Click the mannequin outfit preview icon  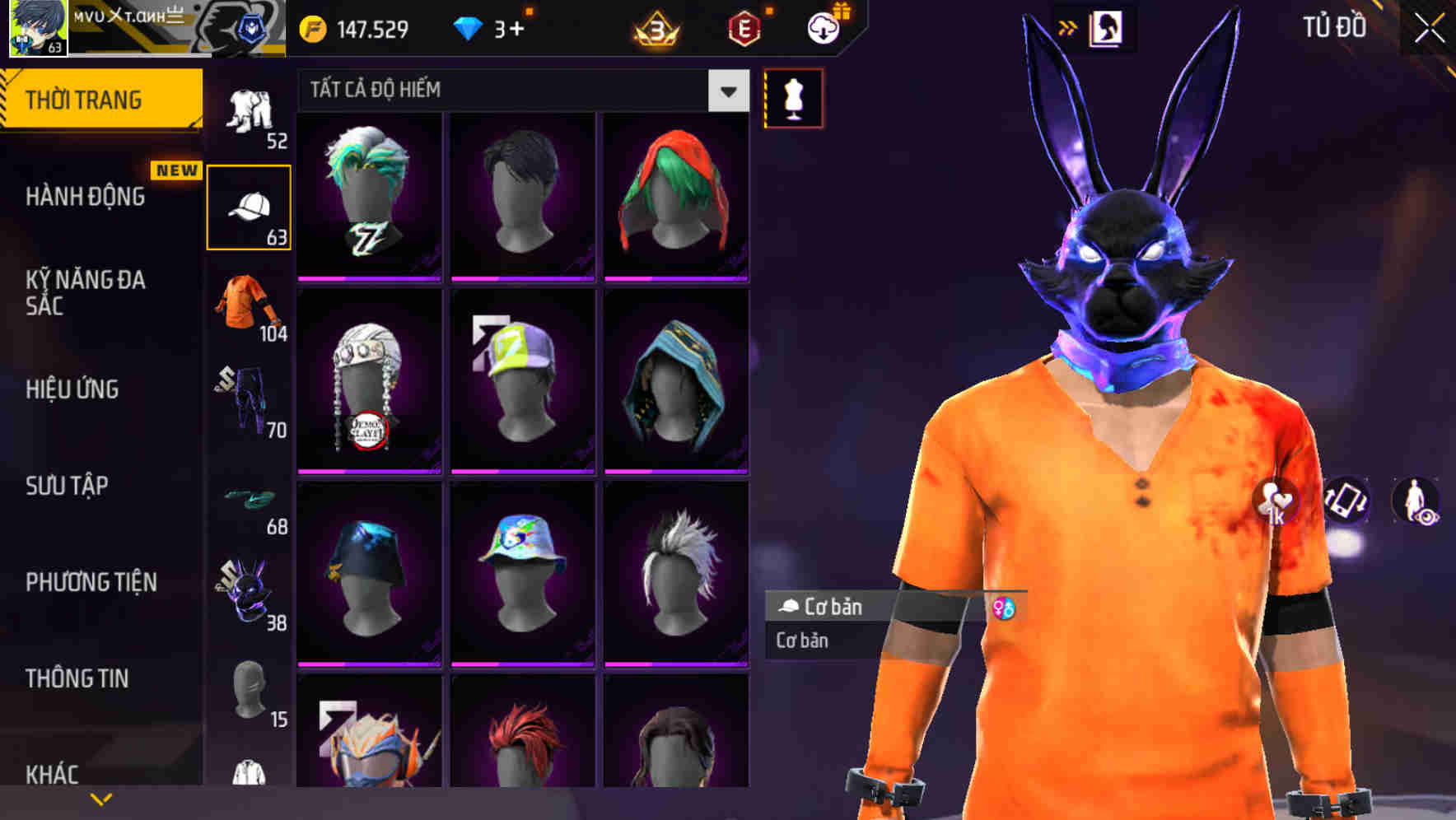(x=793, y=98)
